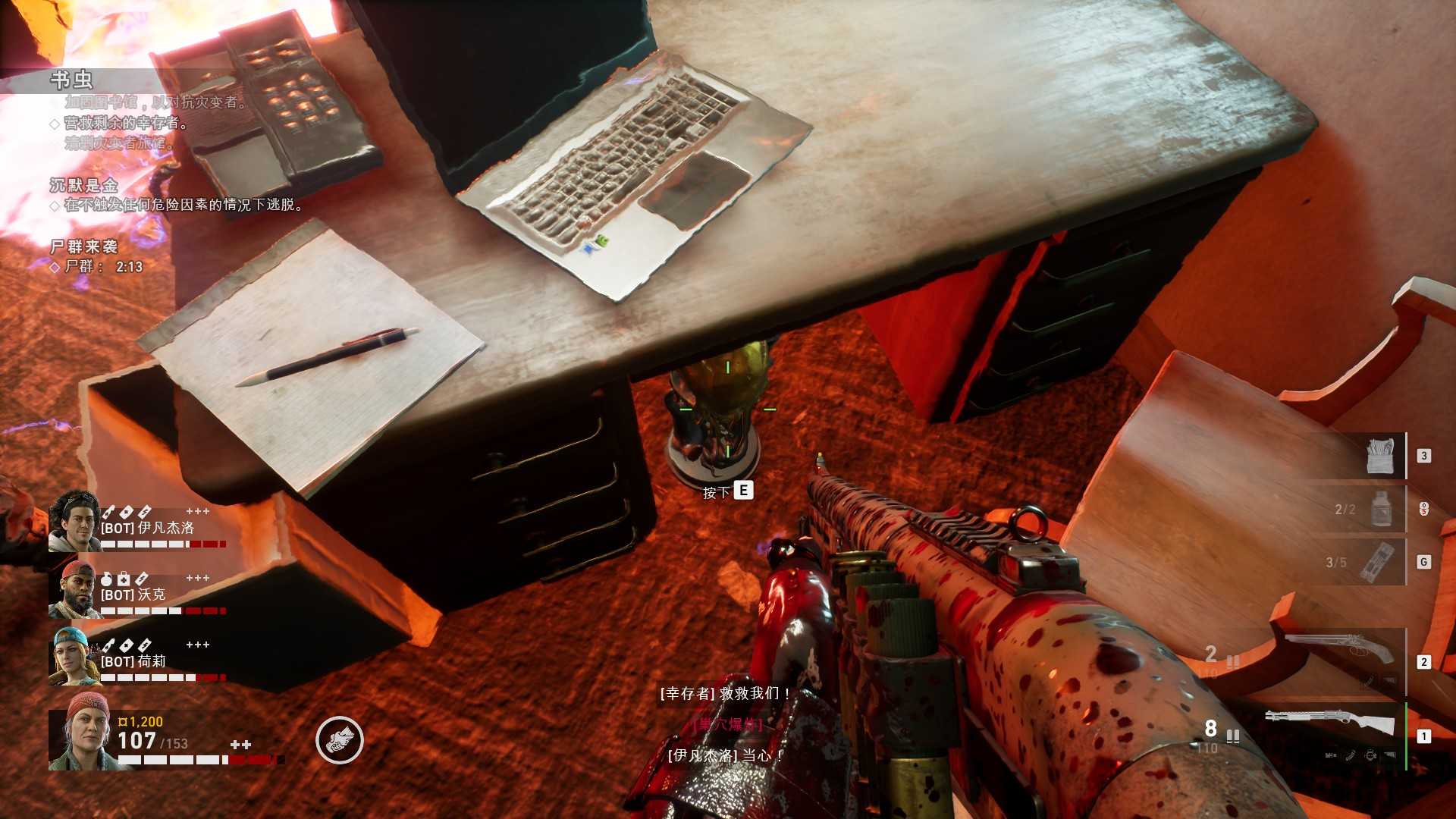Select bot teammate 荷莉's portrait
The width and height of the screenshot is (1456, 819).
(x=74, y=657)
